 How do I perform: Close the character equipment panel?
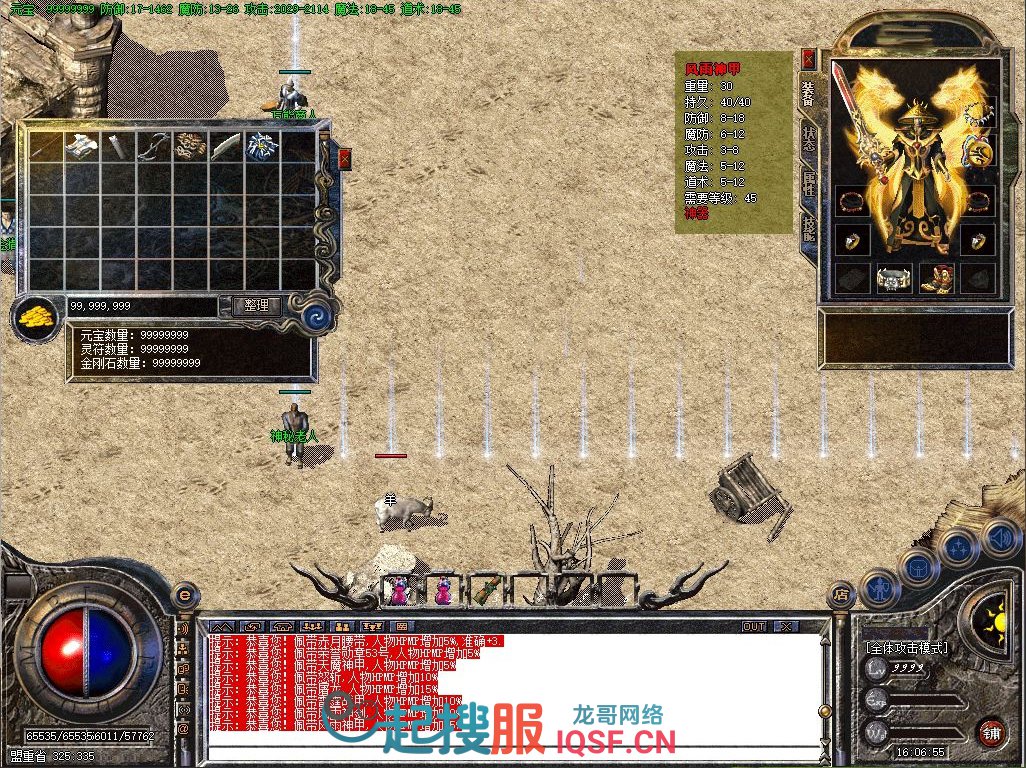pyautogui.click(x=808, y=59)
